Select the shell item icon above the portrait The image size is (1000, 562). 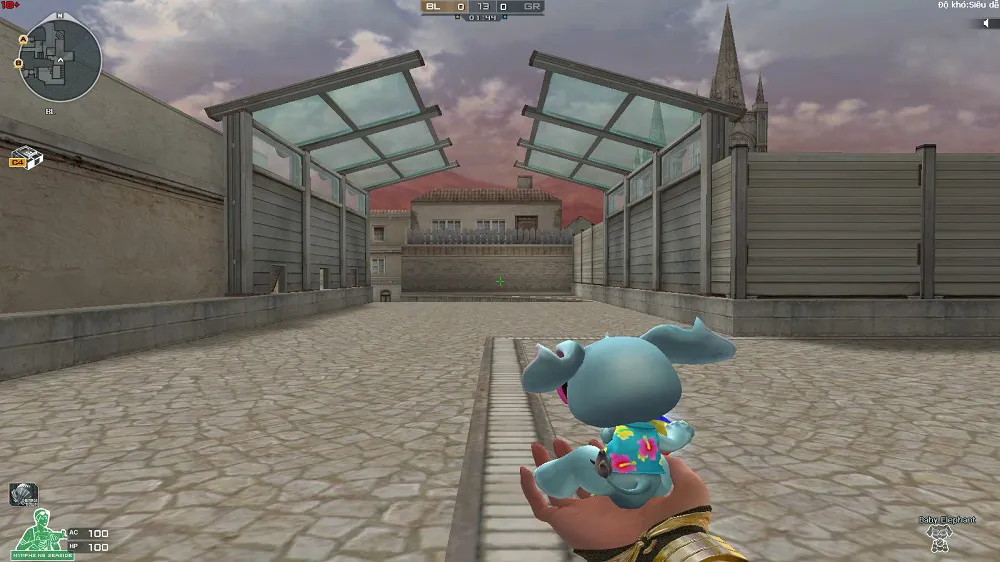click(x=23, y=493)
